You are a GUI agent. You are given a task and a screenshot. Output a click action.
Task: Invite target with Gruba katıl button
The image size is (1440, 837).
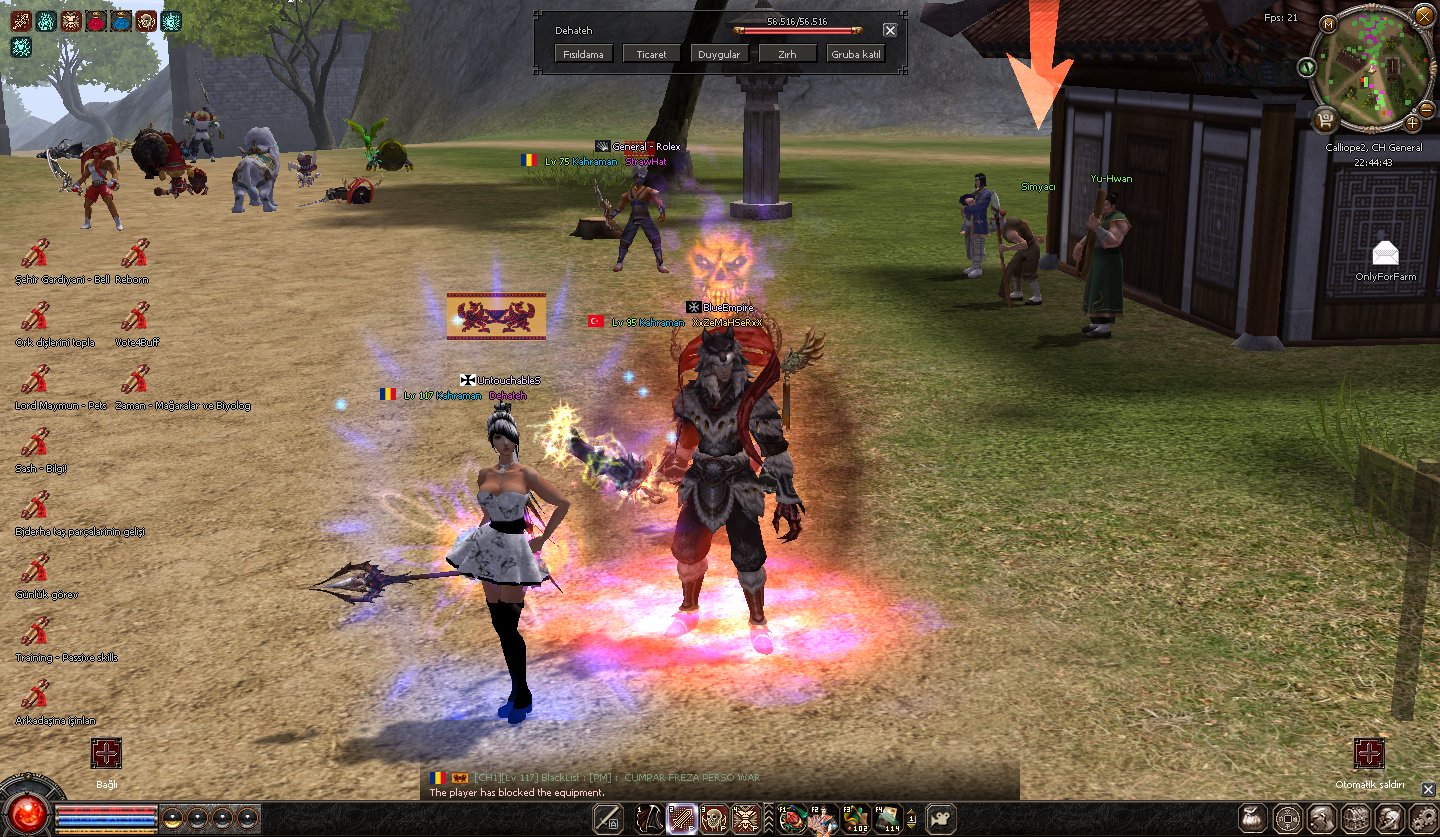tap(856, 54)
